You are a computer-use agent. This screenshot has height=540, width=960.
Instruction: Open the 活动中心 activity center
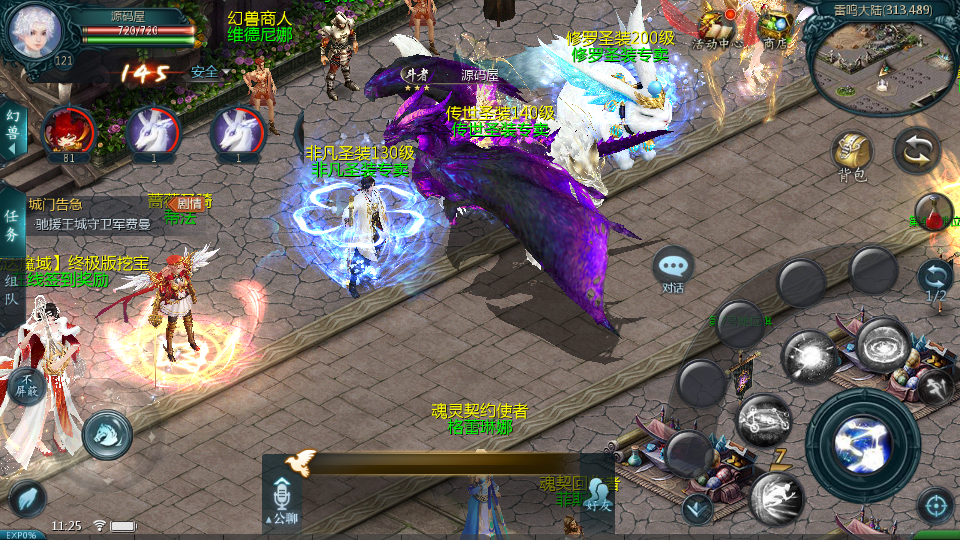coord(716,25)
